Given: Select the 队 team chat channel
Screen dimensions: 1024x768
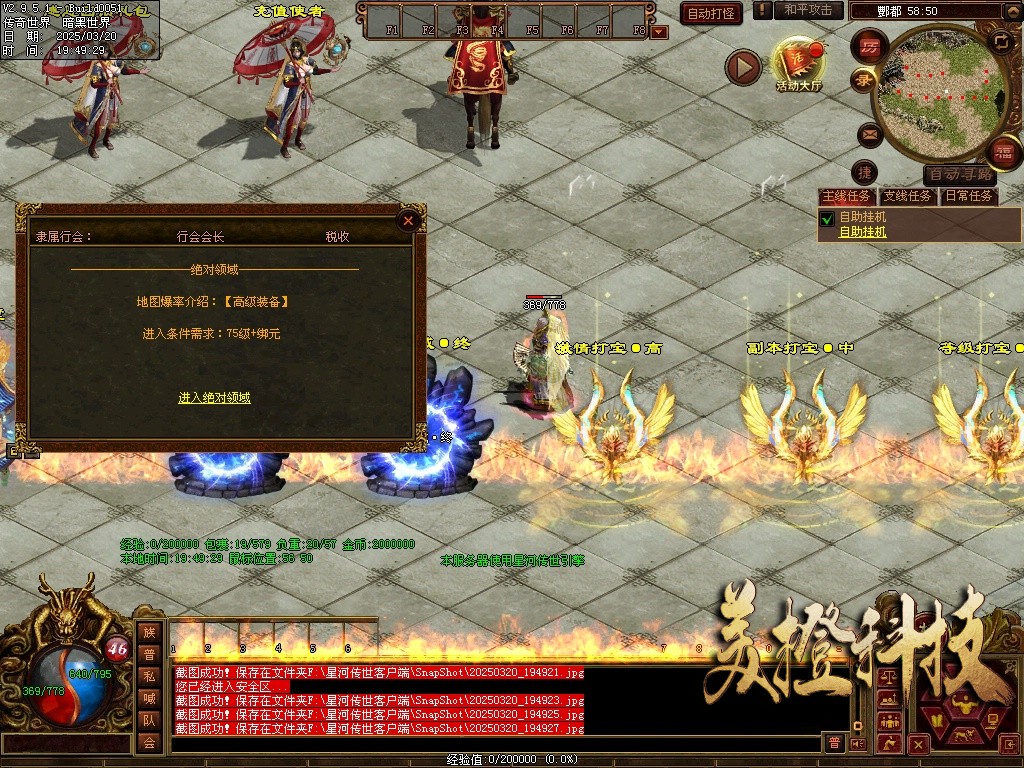Looking at the screenshot, I should click(x=149, y=720).
